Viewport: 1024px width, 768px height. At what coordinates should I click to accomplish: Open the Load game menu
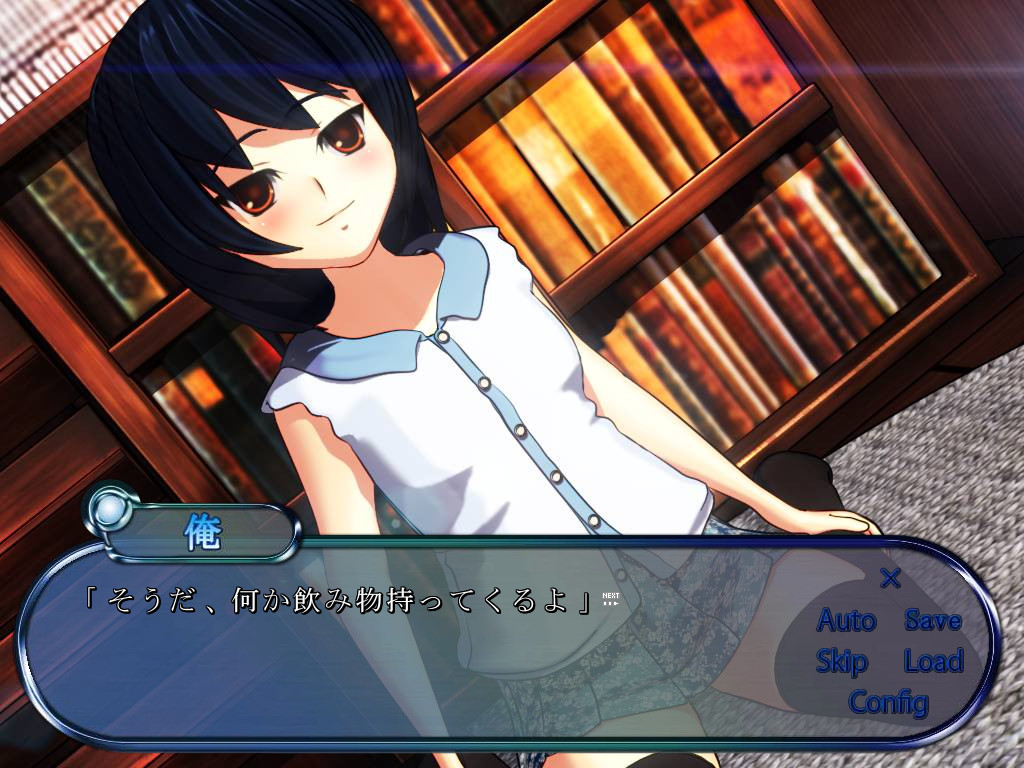[x=933, y=661]
